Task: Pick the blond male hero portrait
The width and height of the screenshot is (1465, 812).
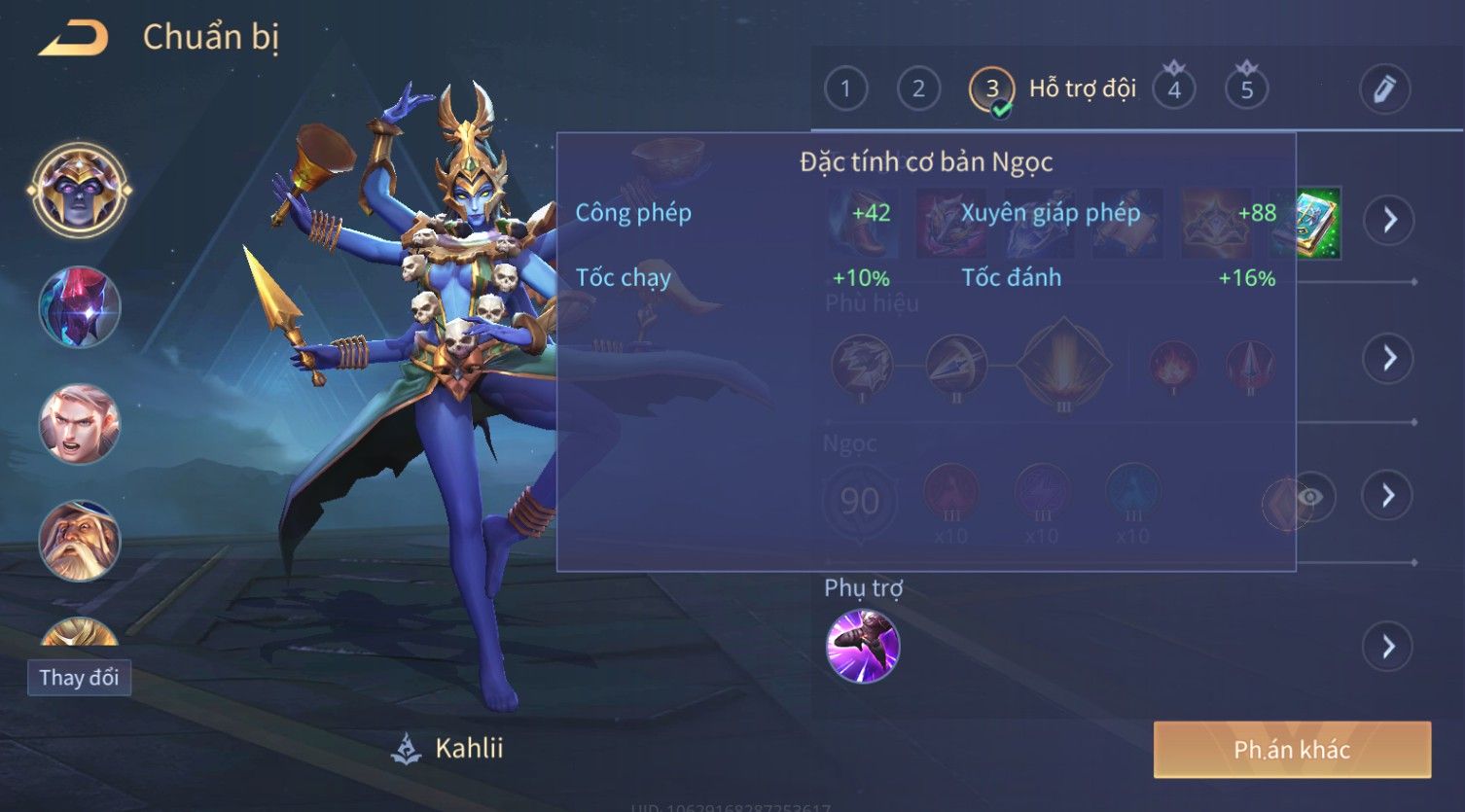Action: click(x=79, y=424)
